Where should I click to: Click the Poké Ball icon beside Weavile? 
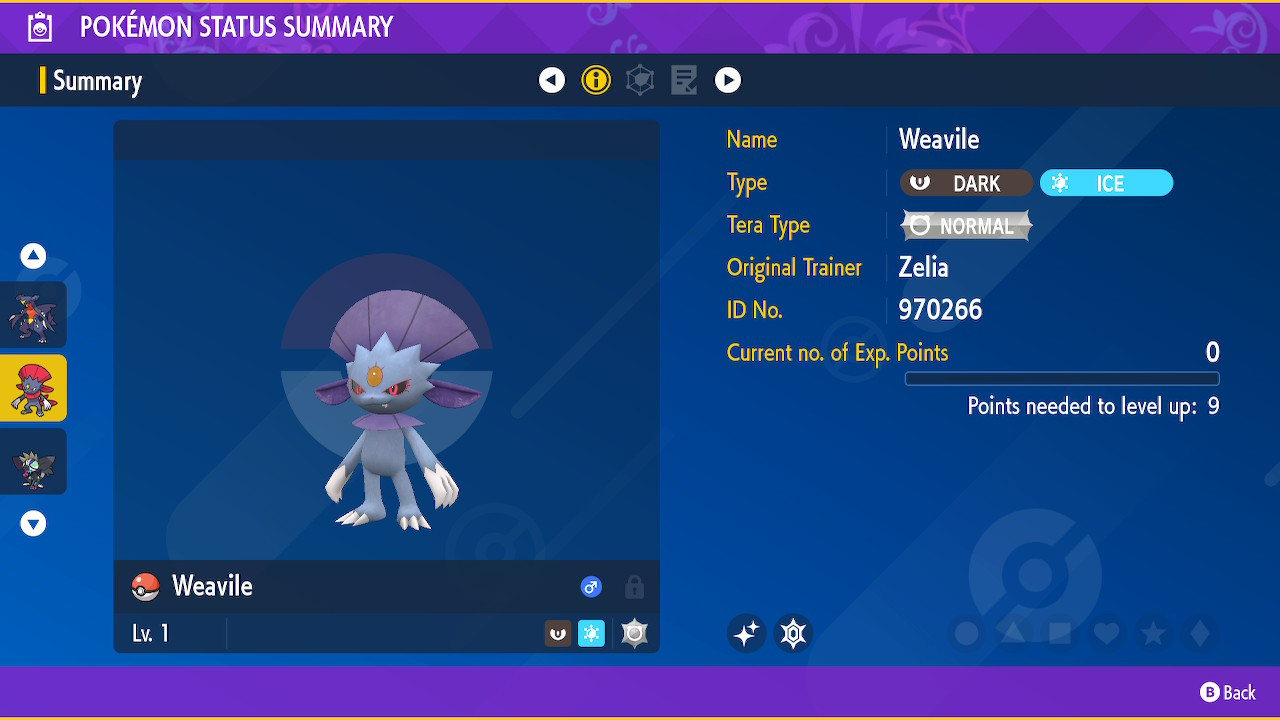pyautogui.click(x=144, y=587)
